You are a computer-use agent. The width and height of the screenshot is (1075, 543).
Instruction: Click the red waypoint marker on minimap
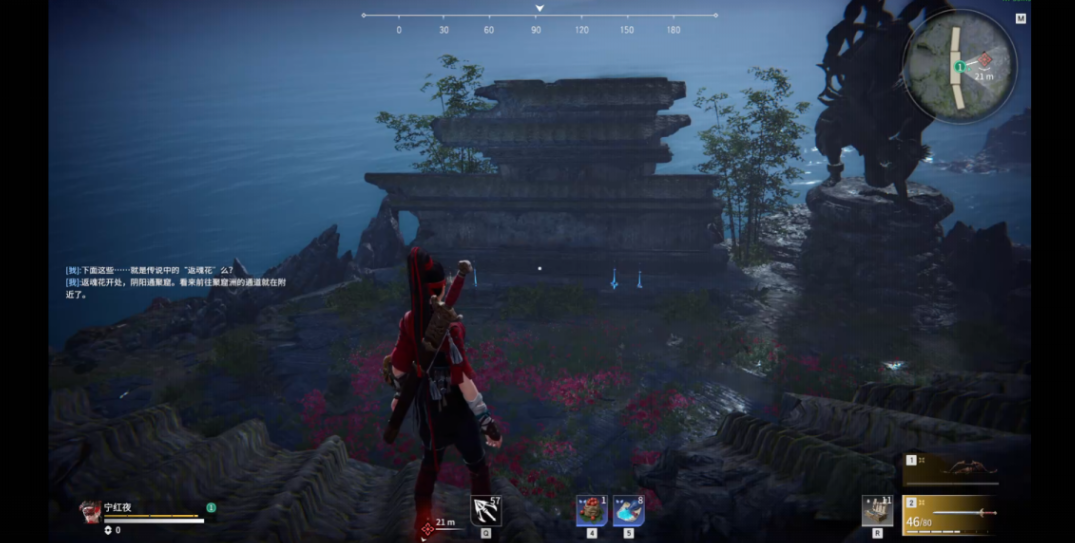tap(985, 60)
